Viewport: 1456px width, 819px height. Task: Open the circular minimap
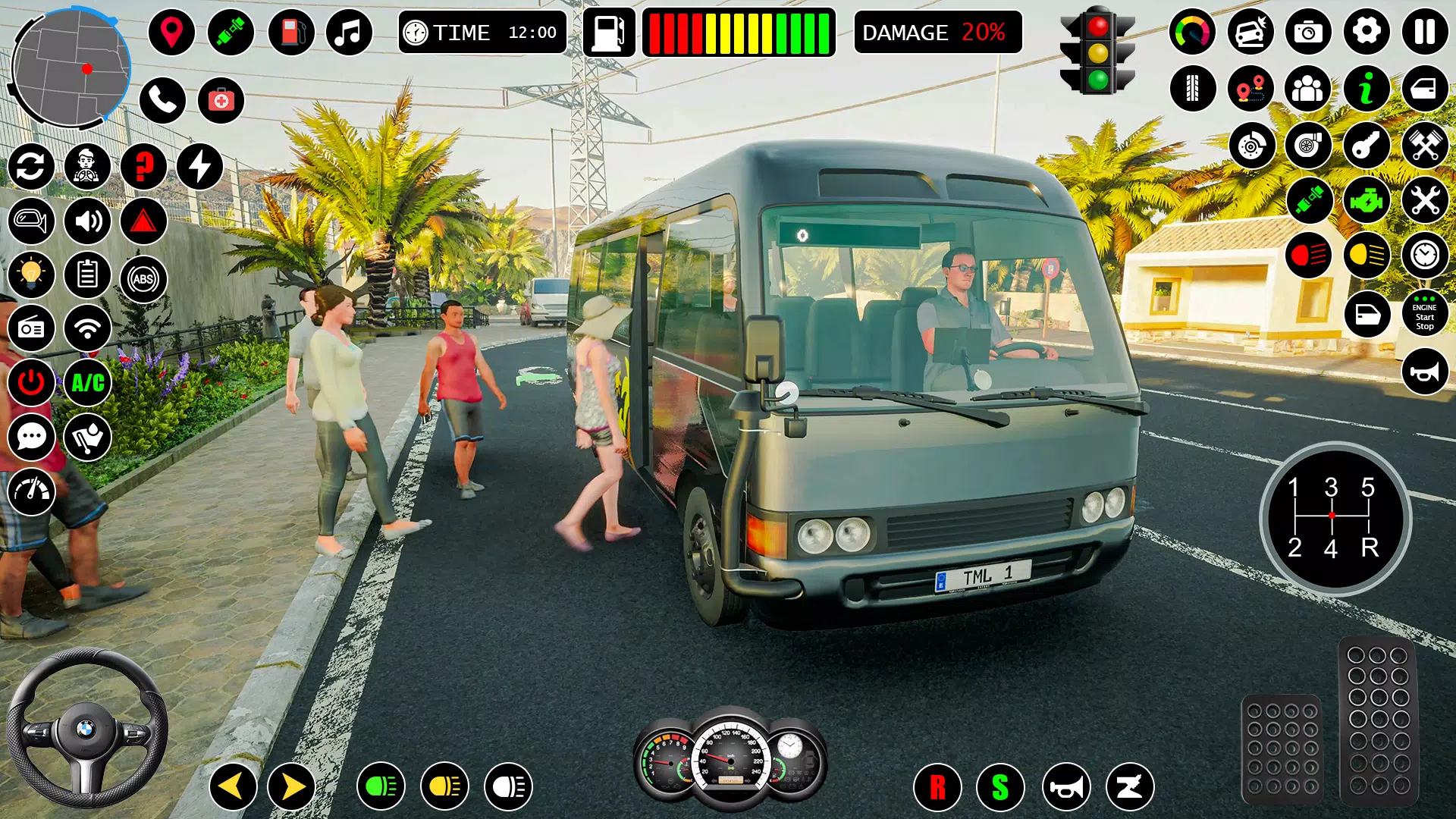[71, 68]
